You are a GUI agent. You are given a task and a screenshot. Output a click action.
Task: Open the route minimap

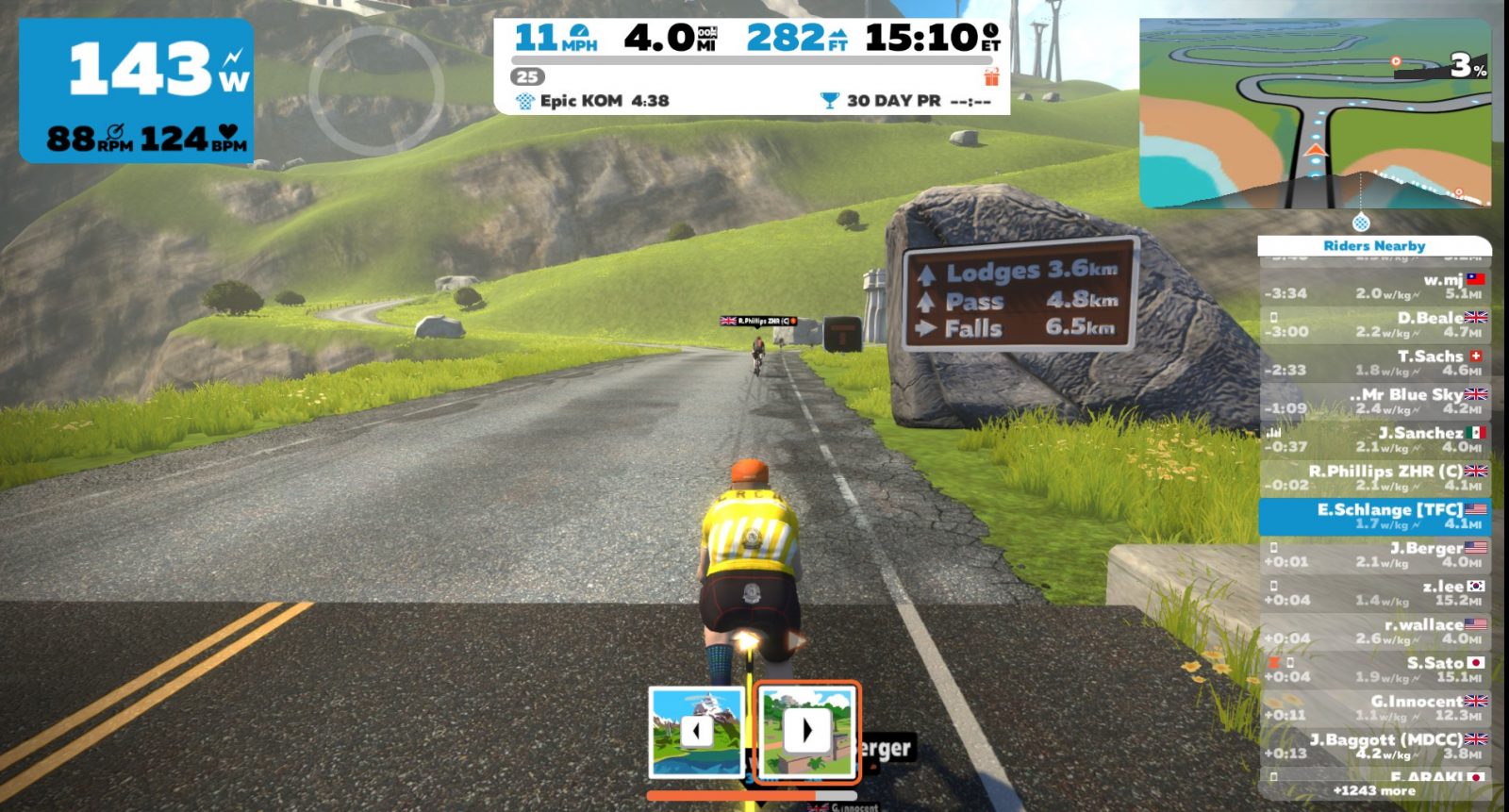pyautogui.click(x=1315, y=113)
